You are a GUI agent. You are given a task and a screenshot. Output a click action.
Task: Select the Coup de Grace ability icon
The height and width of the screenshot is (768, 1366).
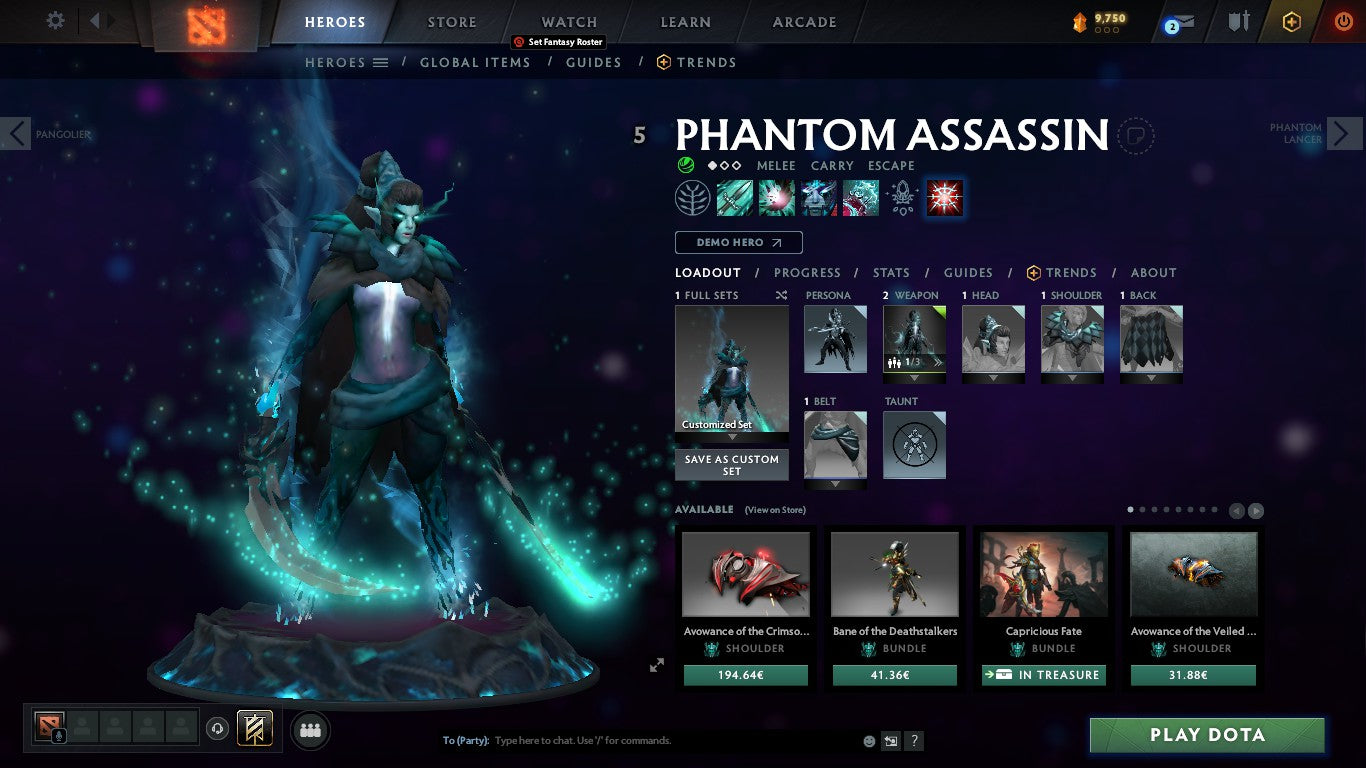(x=944, y=197)
